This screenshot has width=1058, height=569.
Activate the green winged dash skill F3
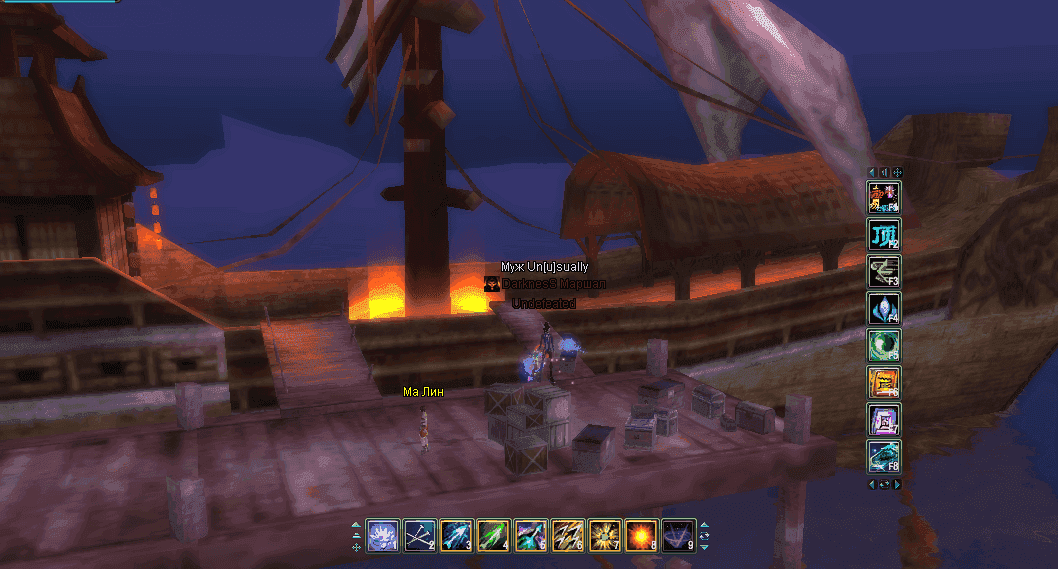884,271
